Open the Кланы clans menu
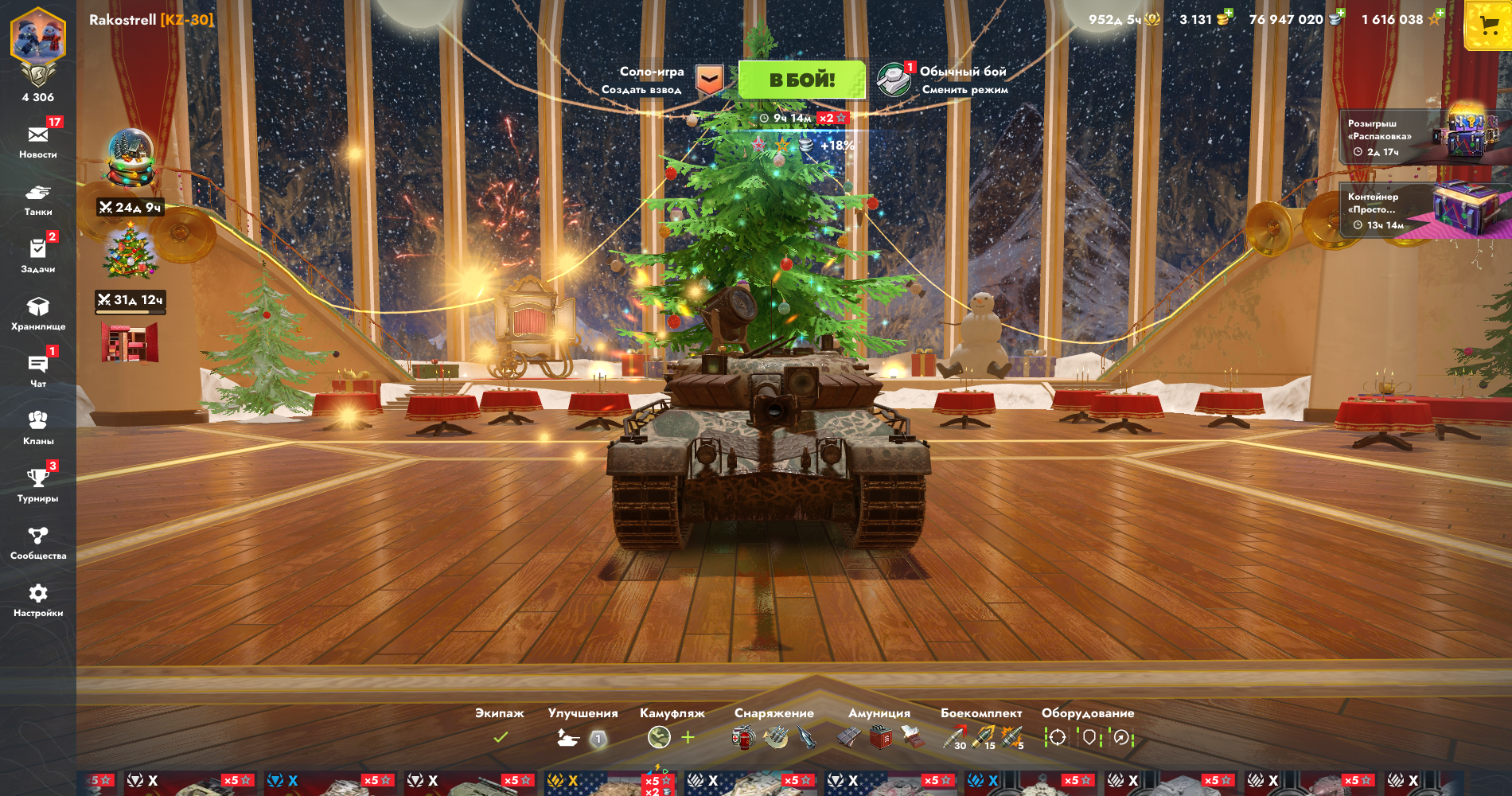Screen dimensions: 1512x796 [38, 427]
